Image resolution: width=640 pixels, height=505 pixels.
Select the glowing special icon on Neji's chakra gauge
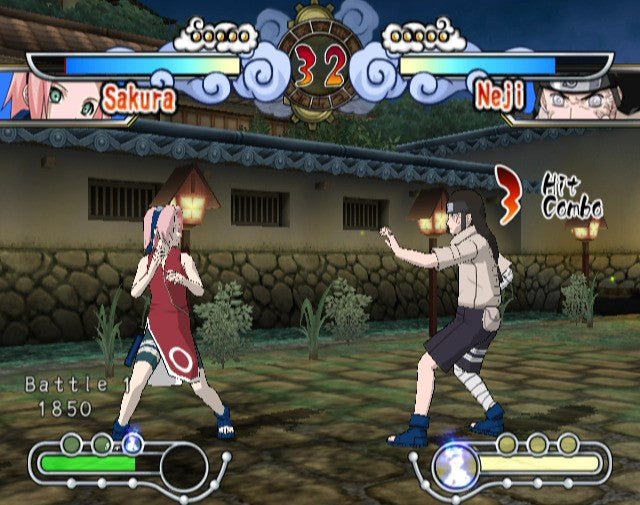pos(456,465)
